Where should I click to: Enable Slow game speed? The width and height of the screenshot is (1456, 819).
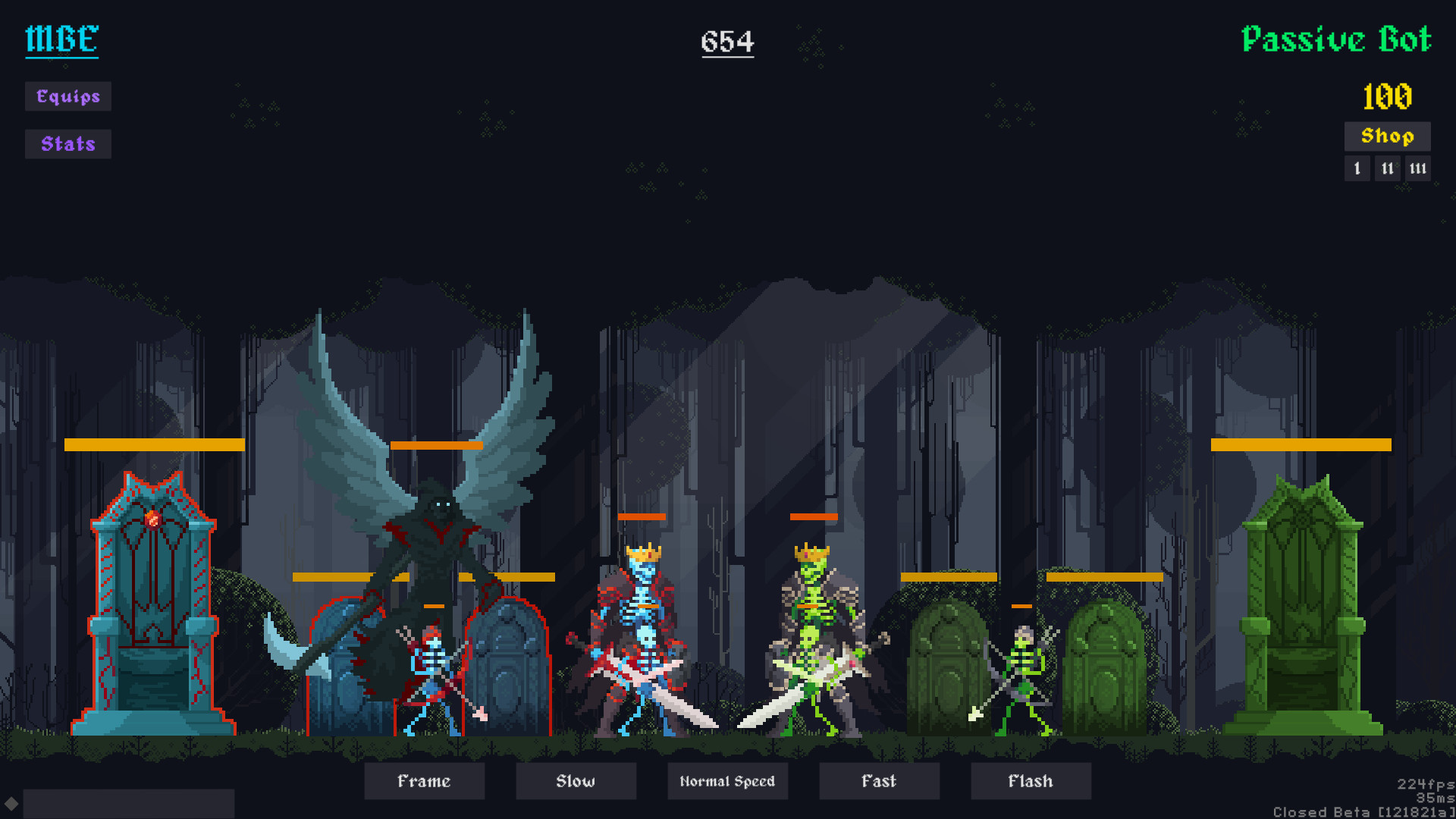pyautogui.click(x=576, y=781)
